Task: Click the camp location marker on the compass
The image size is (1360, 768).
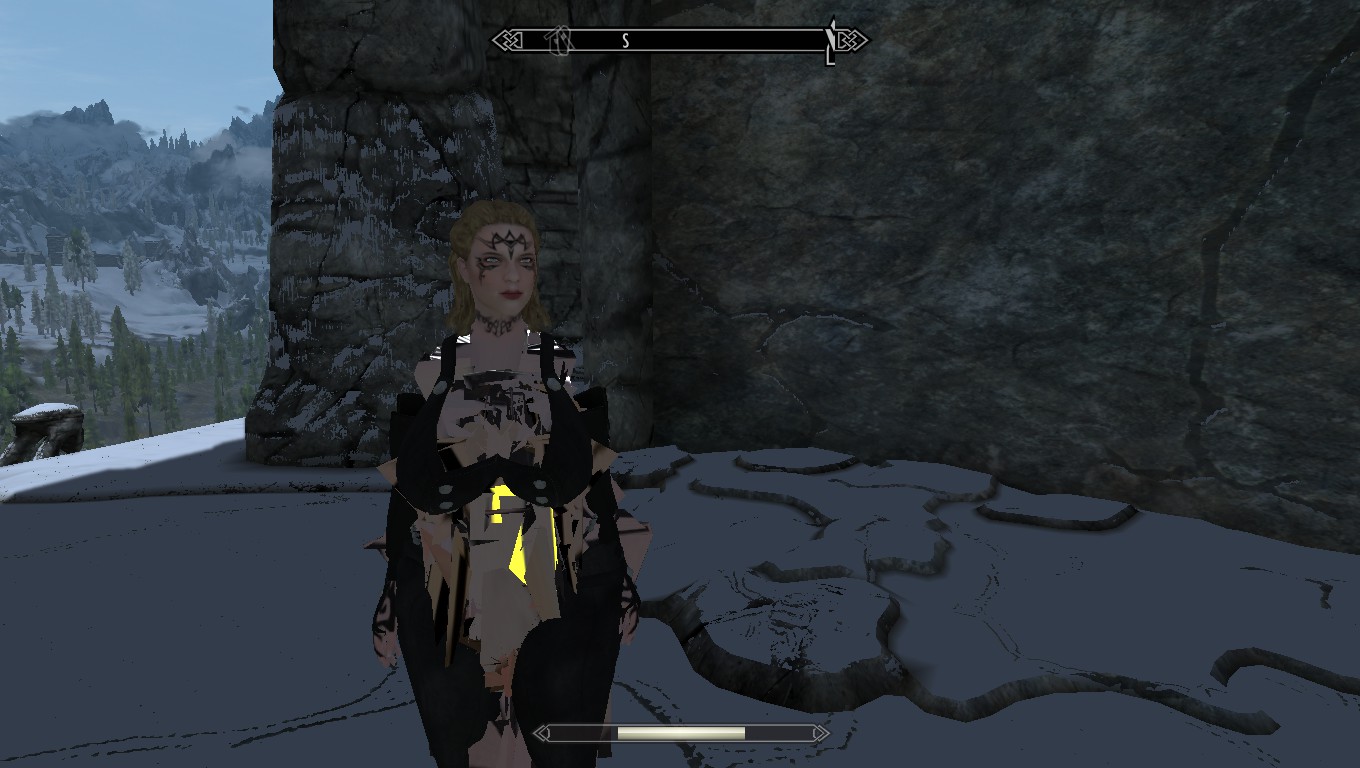Action: pos(556,41)
